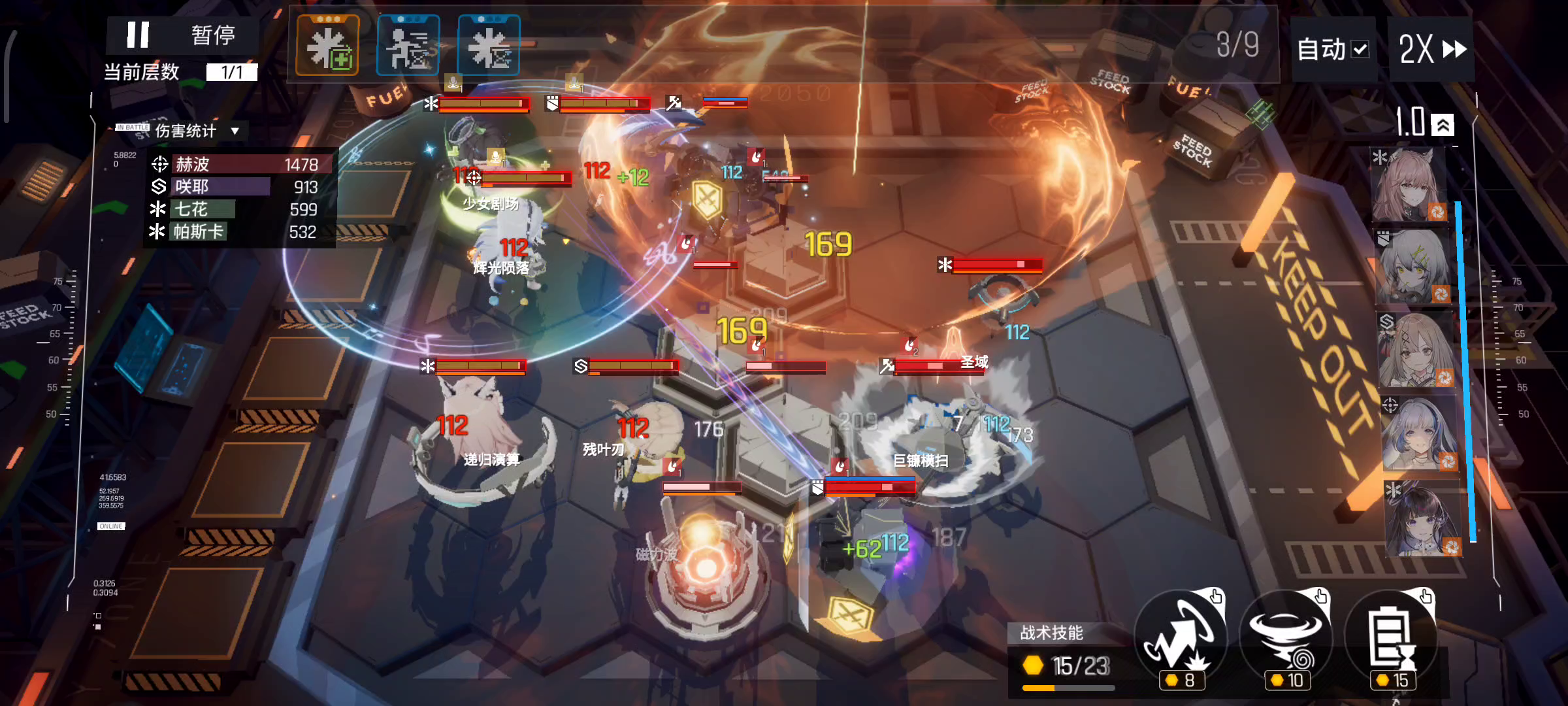Viewport: 1568px width, 706px height.
Task: Select the grey-haired shield class character portrait
Action: [1413, 267]
